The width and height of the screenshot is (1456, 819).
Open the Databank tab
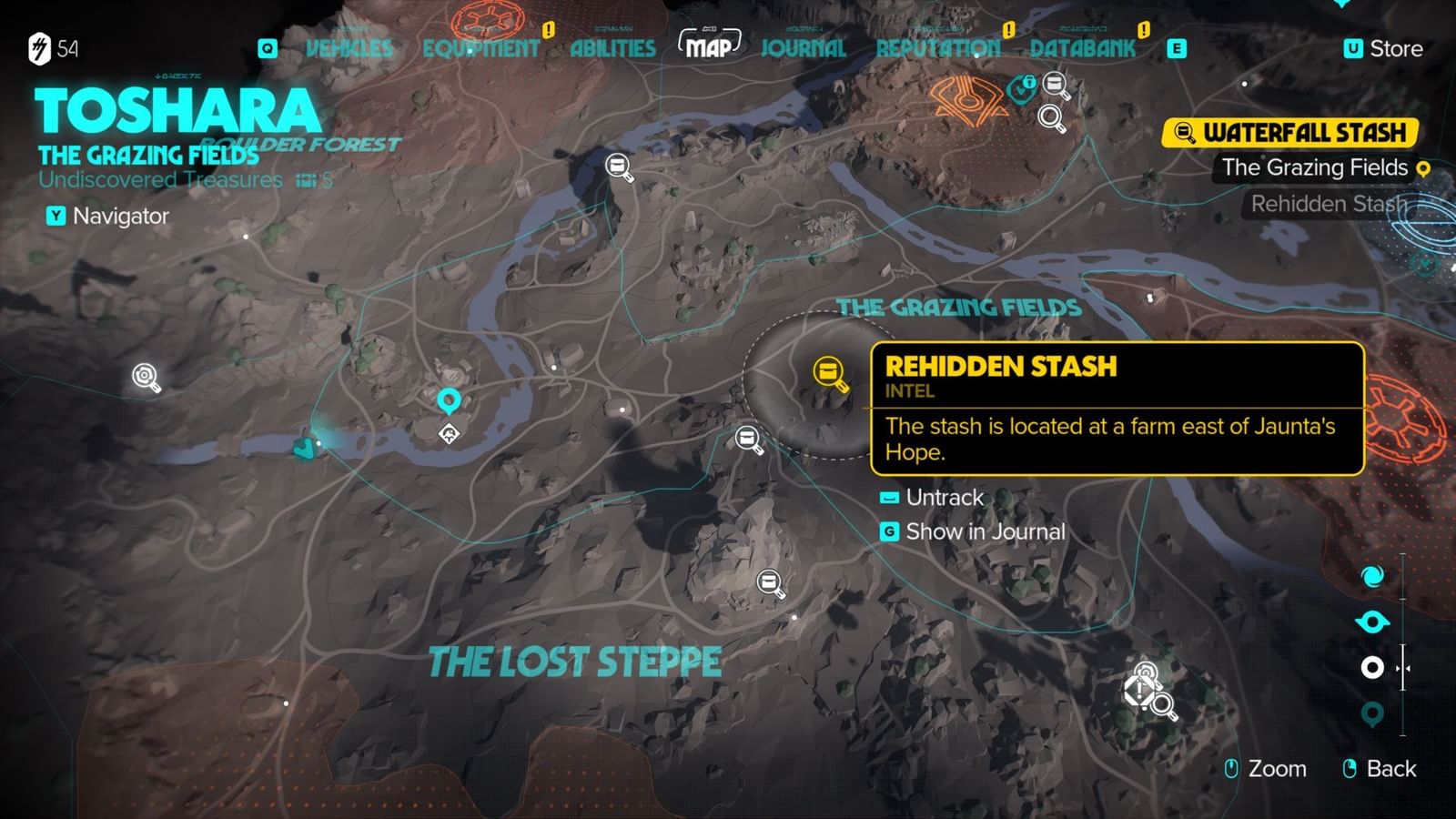[1081, 49]
